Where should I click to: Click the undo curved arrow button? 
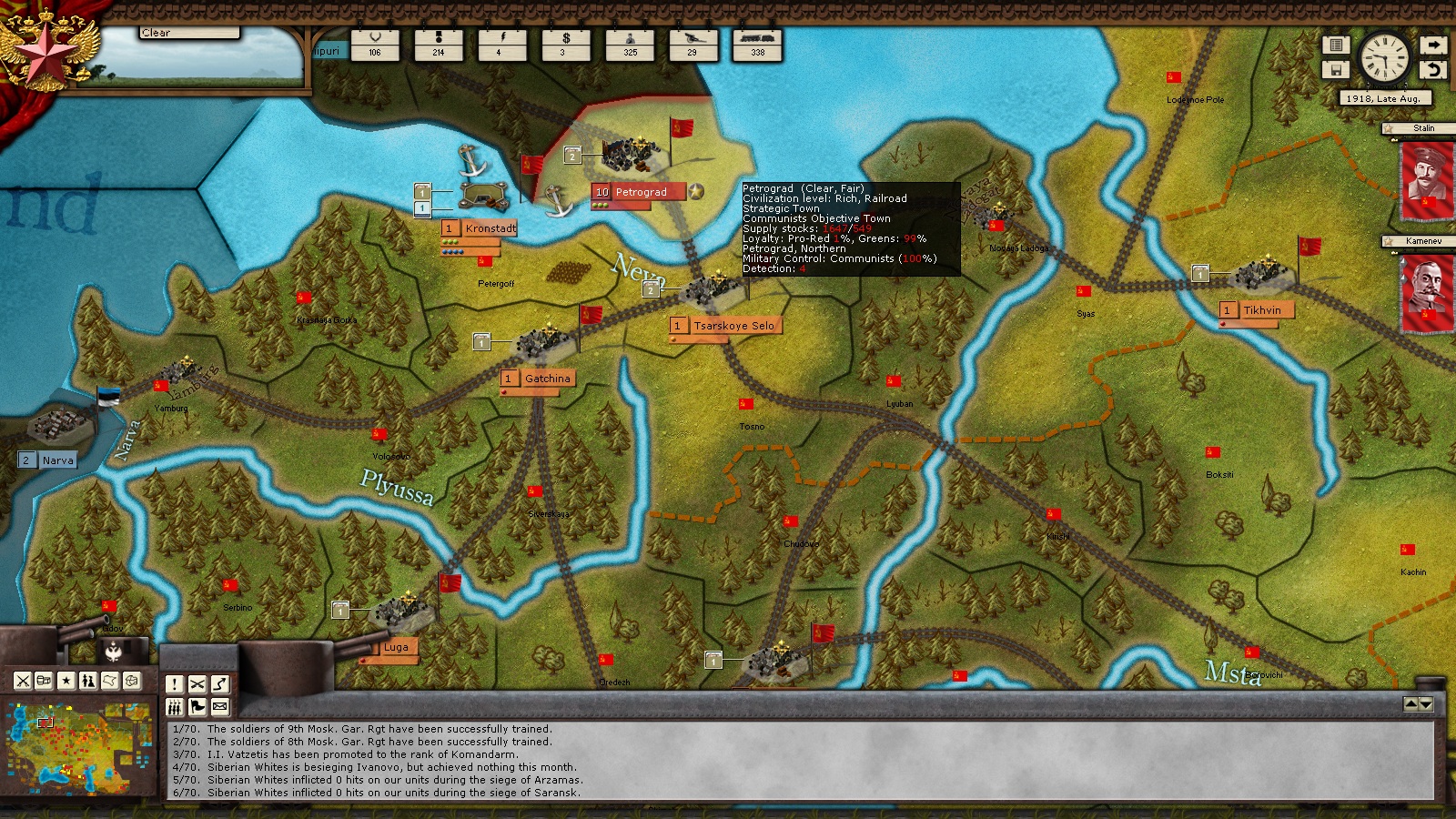[1433, 69]
